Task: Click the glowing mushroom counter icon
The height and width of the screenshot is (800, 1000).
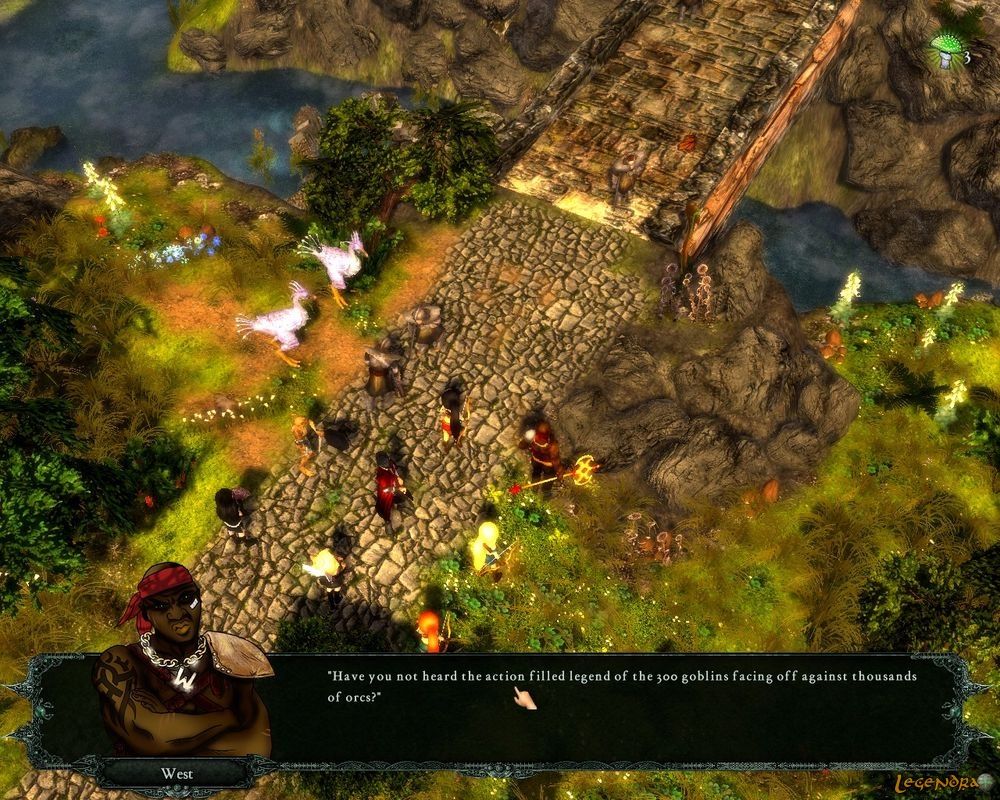Action: point(945,52)
